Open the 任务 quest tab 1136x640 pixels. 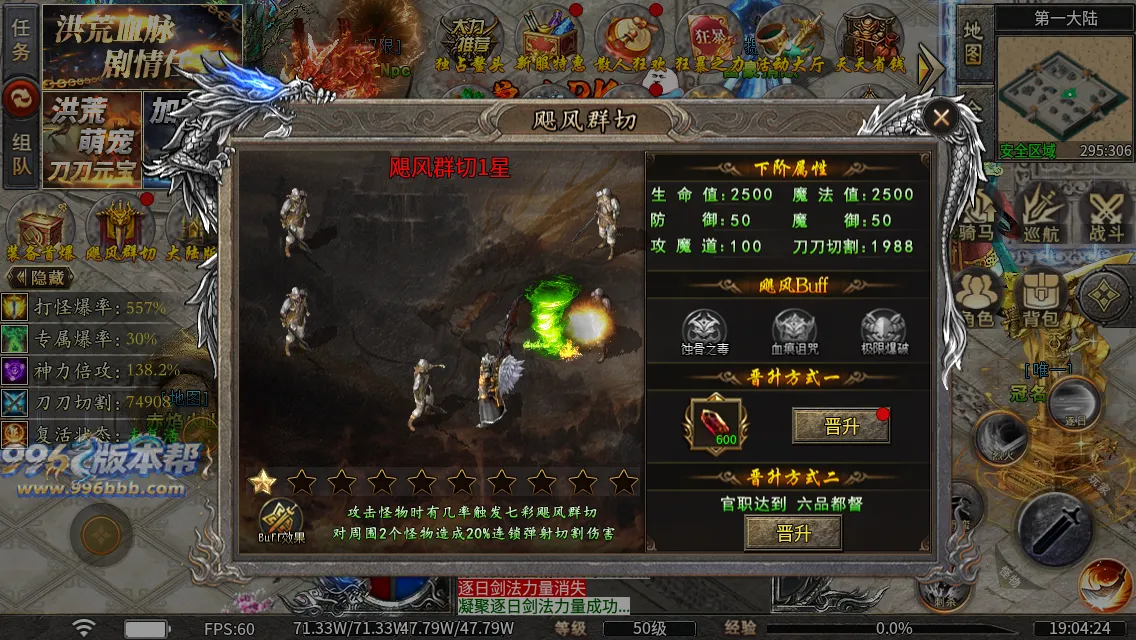[20, 40]
